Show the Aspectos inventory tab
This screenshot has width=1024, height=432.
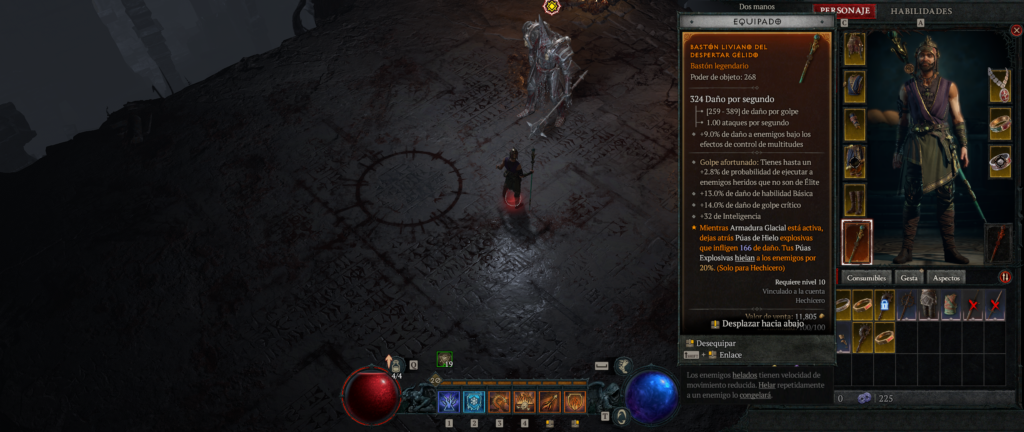point(945,277)
